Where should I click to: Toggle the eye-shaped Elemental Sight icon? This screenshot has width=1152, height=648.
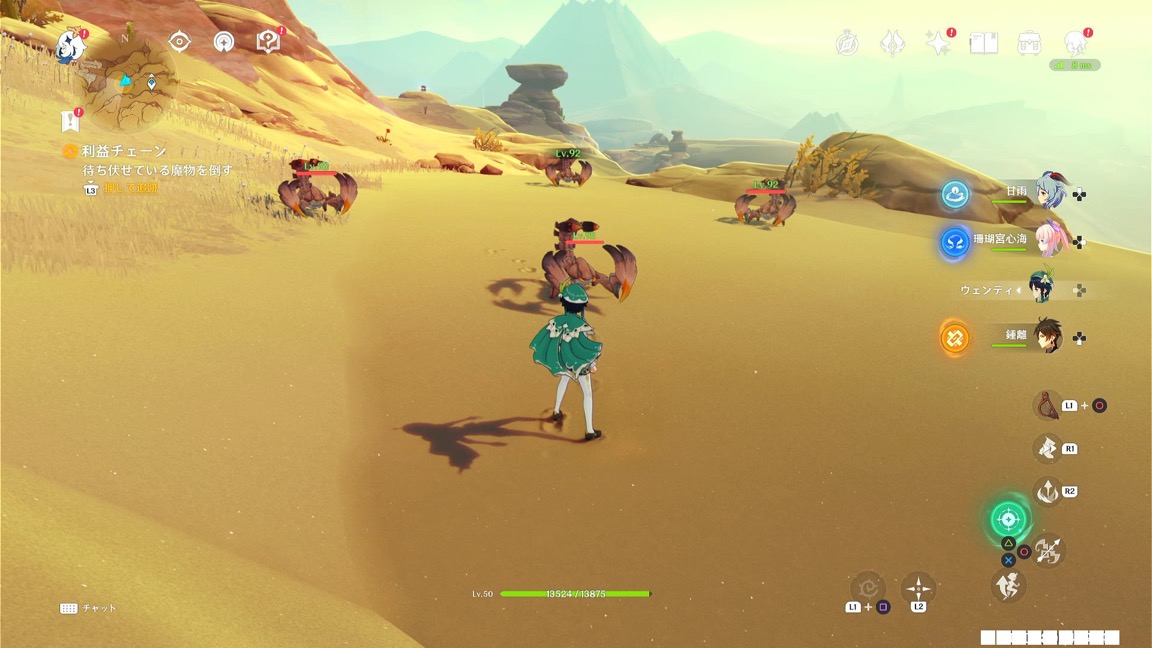point(180,41)
